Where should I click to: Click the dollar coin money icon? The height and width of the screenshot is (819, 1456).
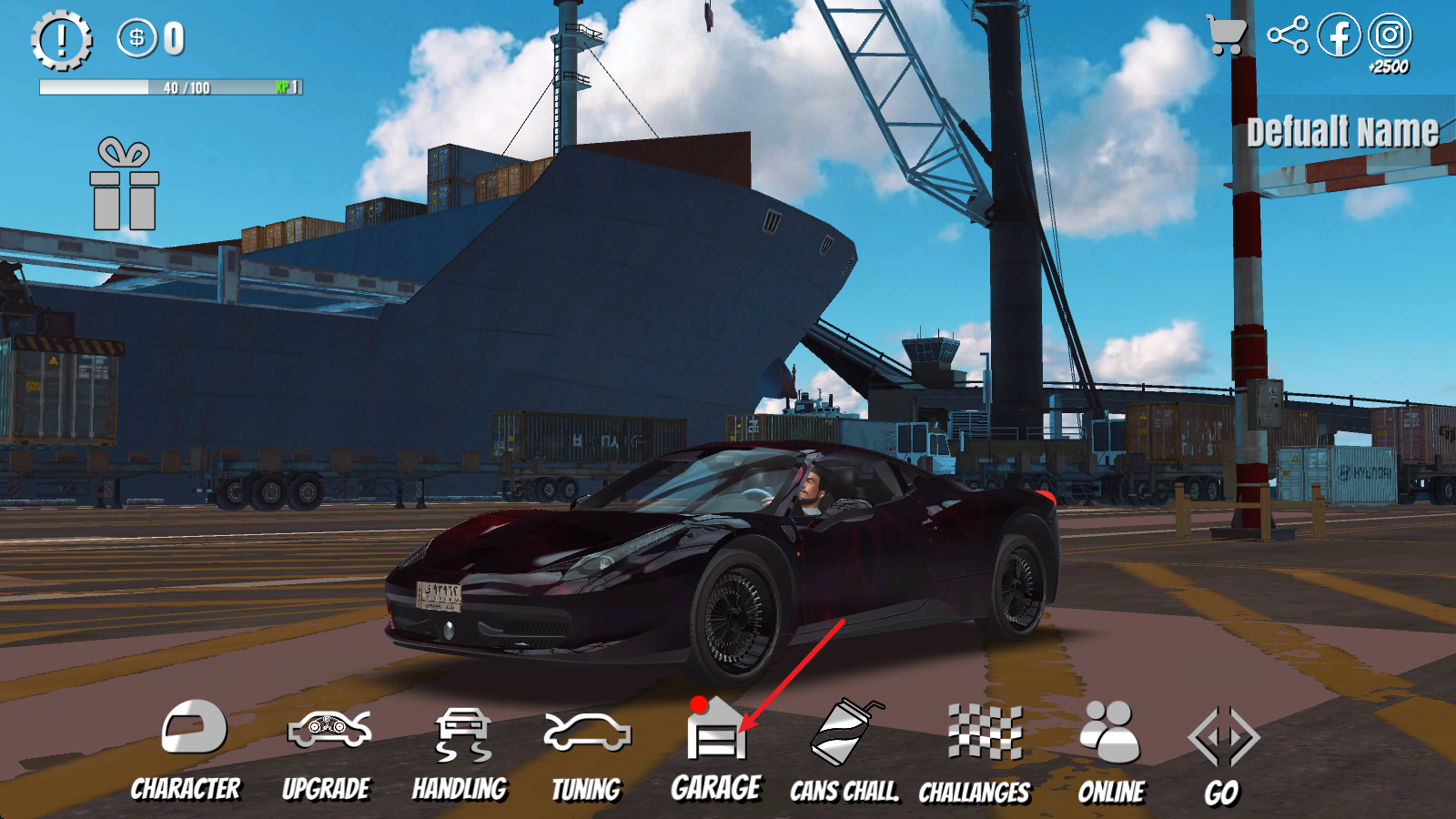pyautogui.click(x=137, y=38)
